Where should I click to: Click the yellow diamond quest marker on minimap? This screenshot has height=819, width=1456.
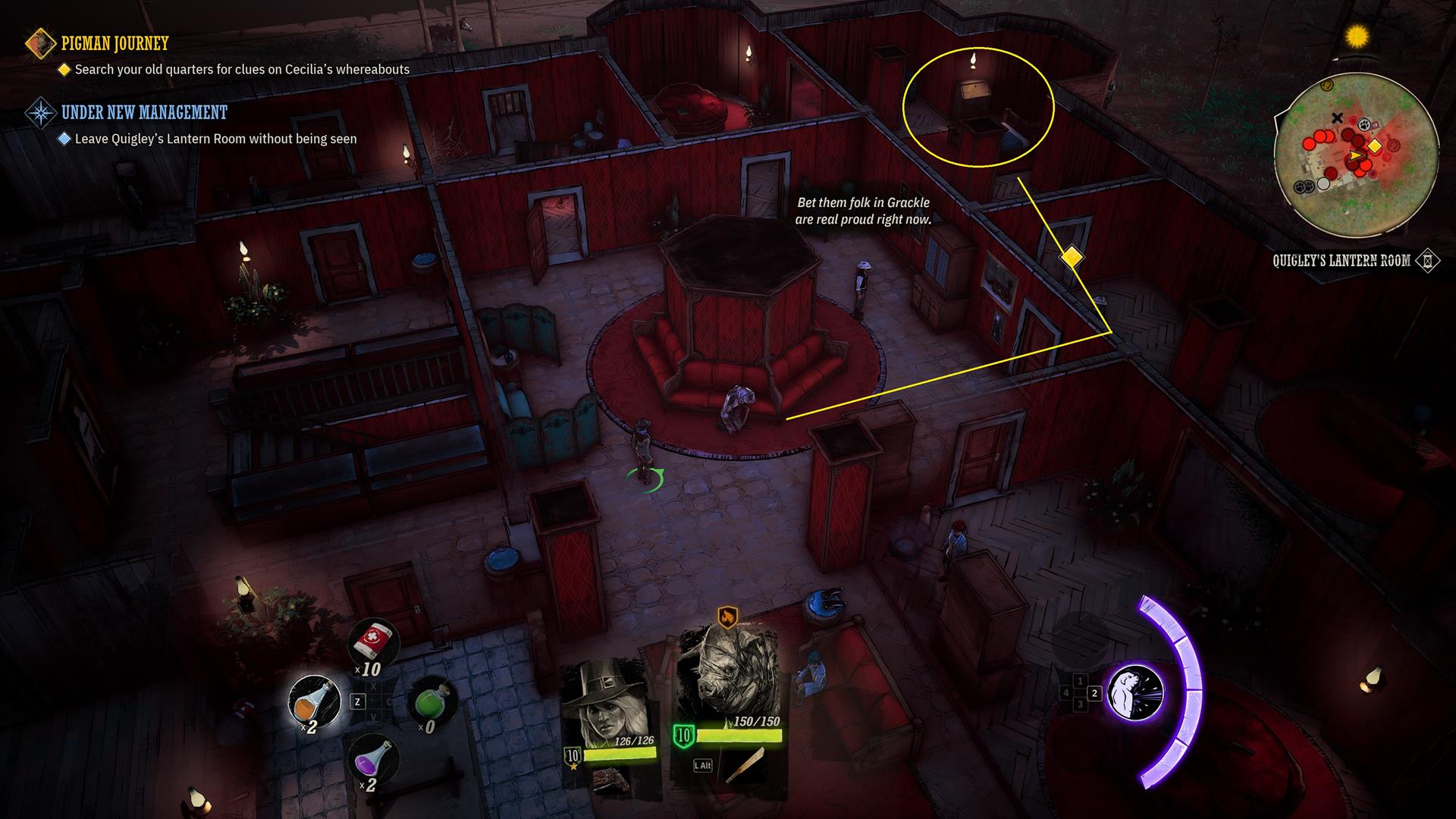coord(1374,146)
